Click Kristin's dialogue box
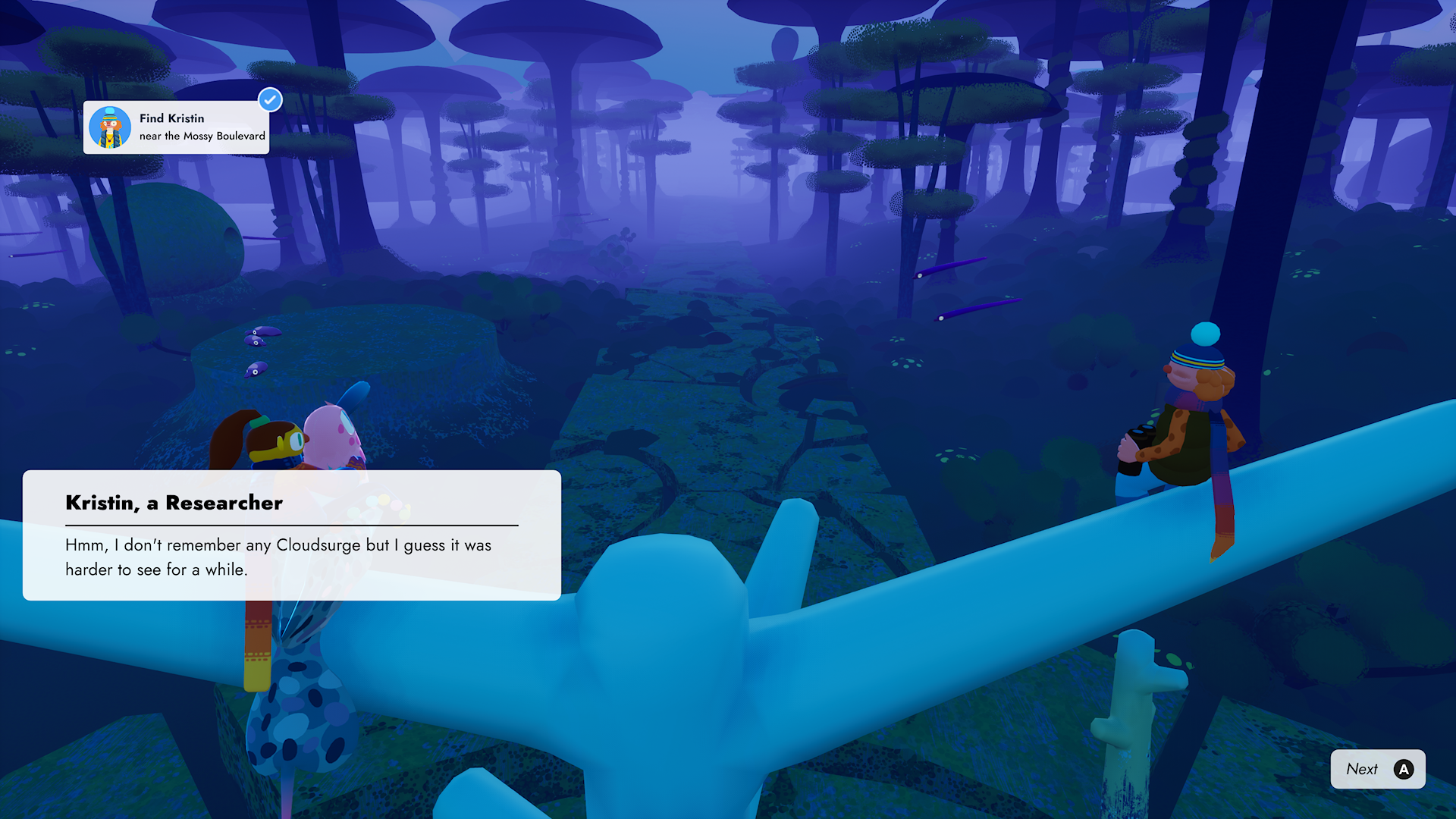The height and width of the screenshot is (819, 1456). tap(292, 535)
